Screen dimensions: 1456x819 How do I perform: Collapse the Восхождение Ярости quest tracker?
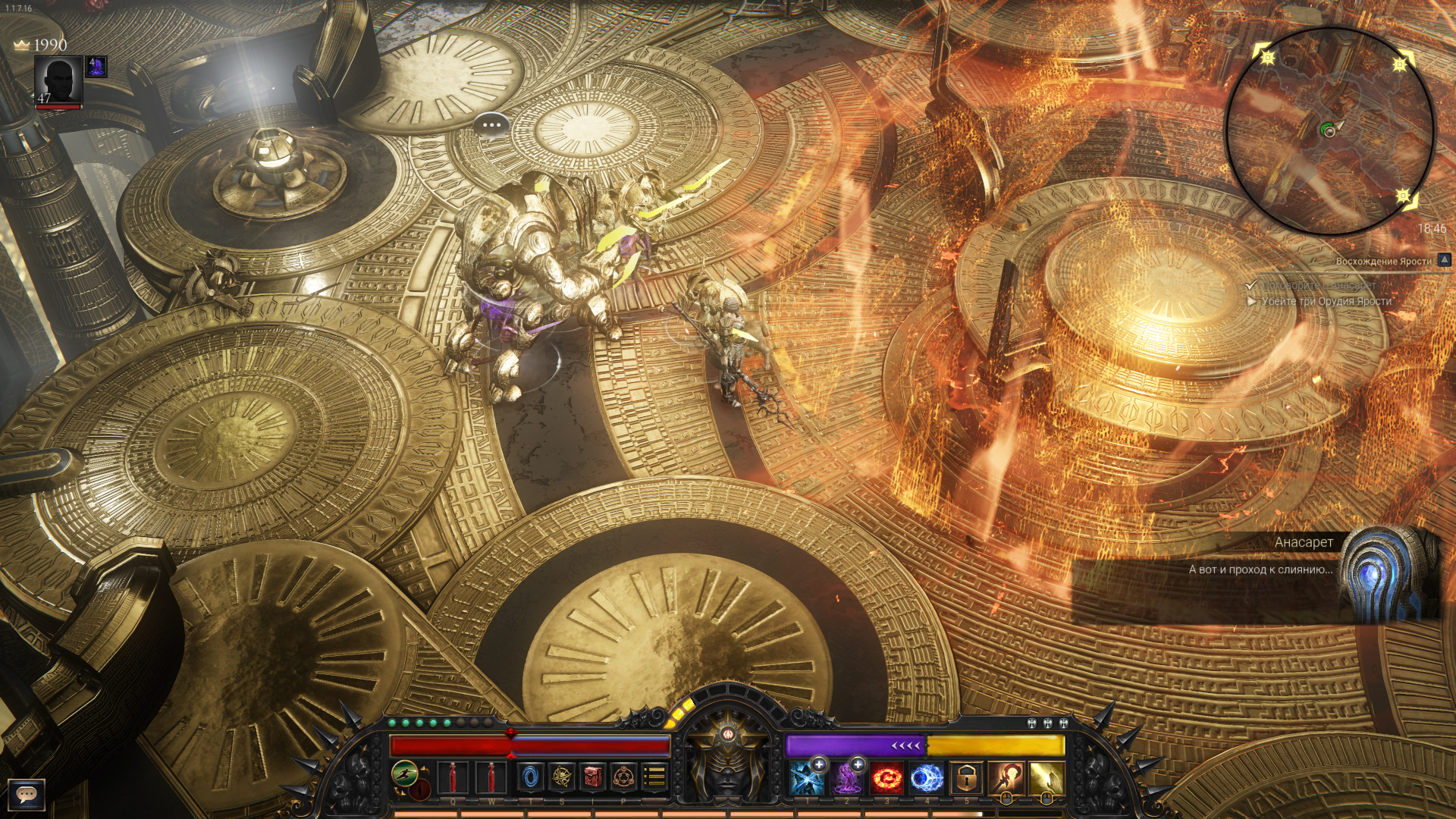(x=1445, y=260)
